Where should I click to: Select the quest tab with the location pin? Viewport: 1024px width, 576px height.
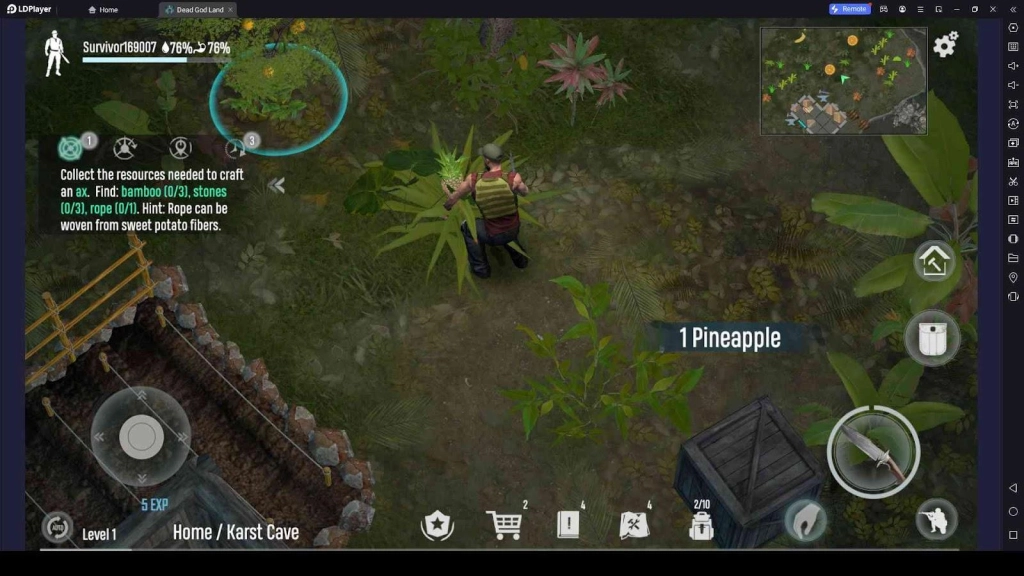pyautogui.click(x=180, y=148)
